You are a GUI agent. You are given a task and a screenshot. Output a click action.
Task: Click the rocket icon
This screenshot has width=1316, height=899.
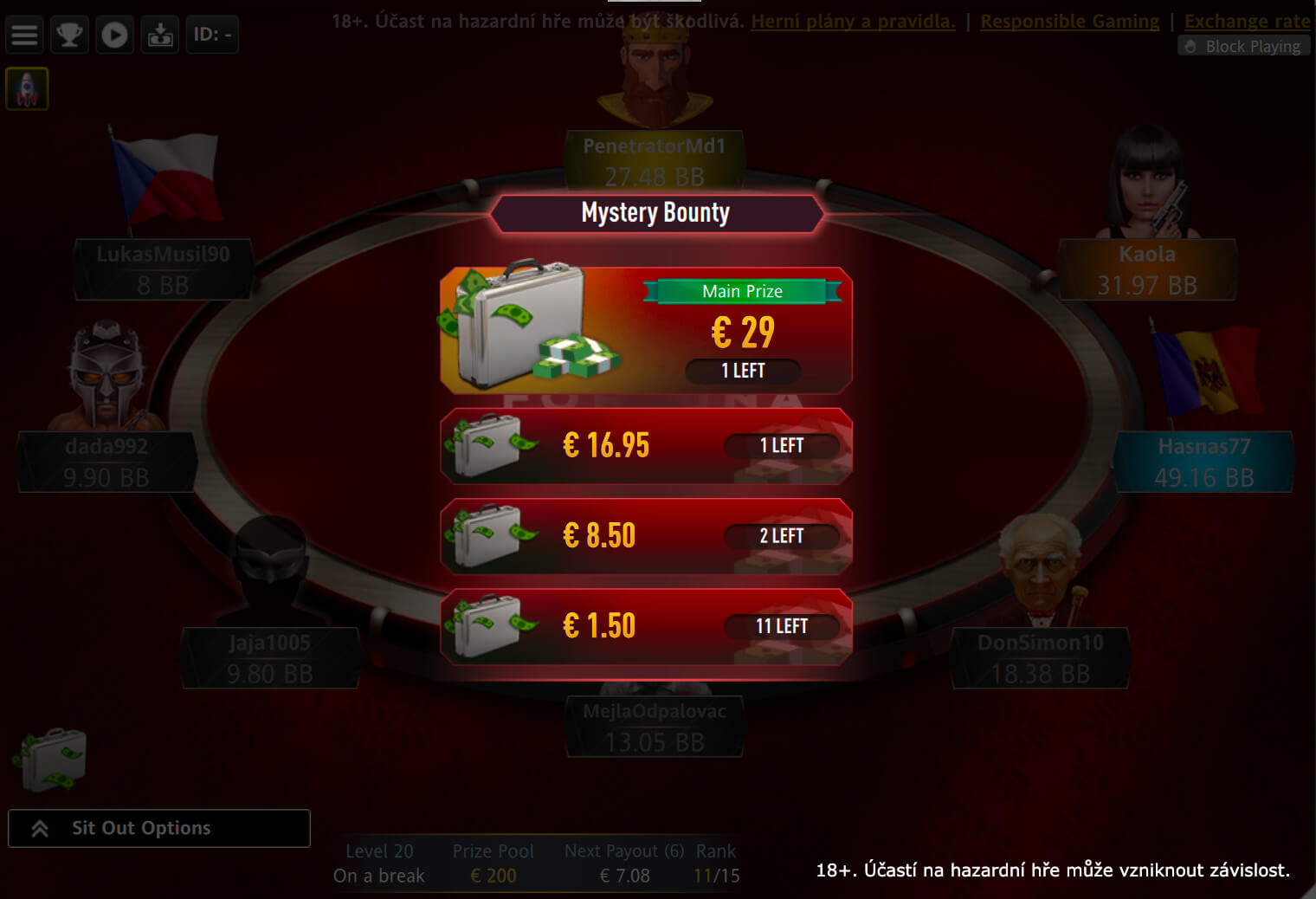click(27, 89)
